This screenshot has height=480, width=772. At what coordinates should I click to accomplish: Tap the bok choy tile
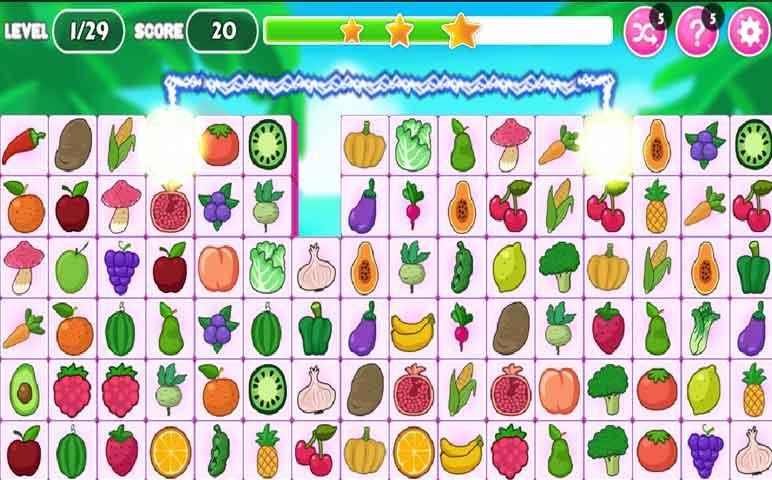pyautogui.click(x=704, y=329)
